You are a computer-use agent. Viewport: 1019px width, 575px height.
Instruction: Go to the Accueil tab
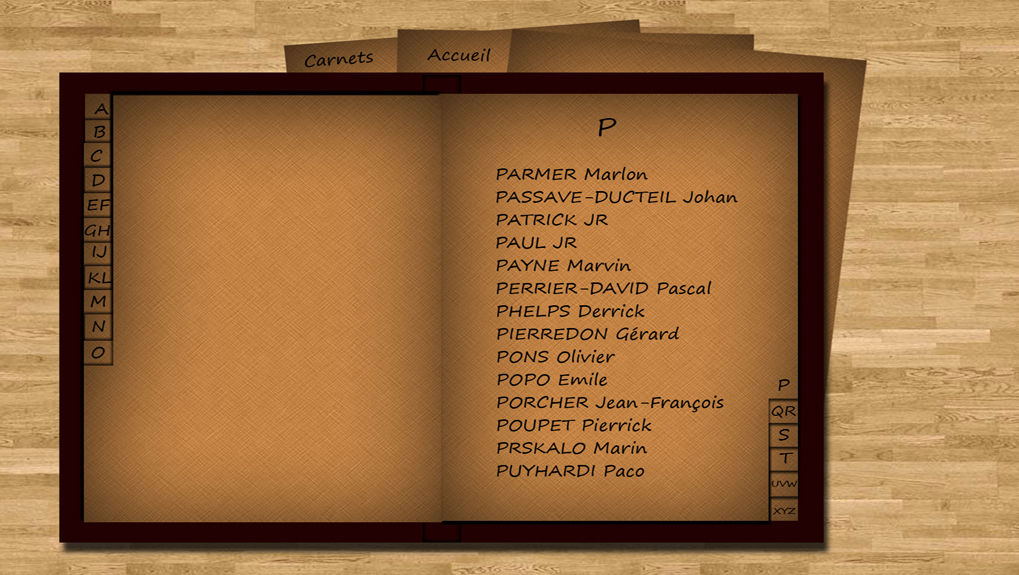tap(458, 55)
